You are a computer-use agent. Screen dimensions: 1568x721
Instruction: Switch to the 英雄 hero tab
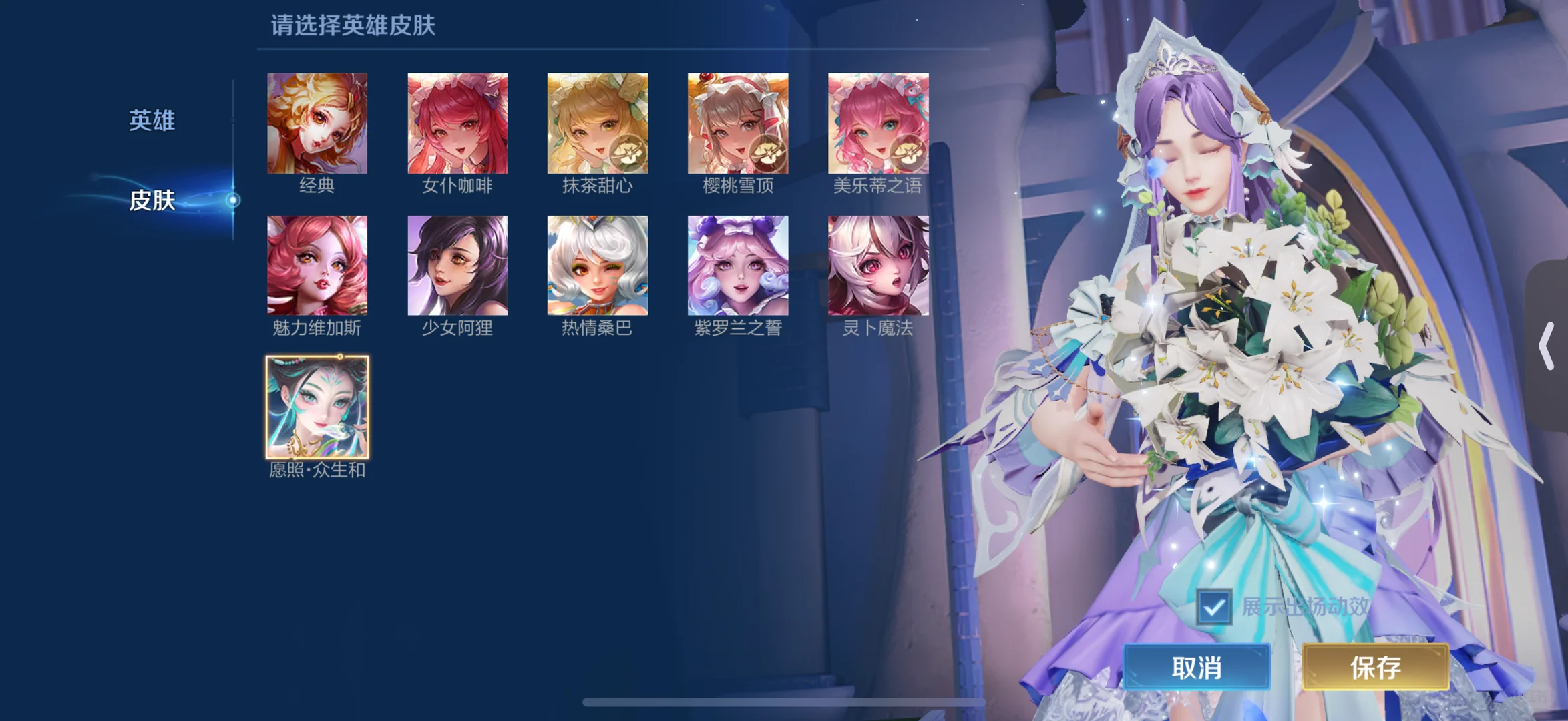tap(152, 120)
